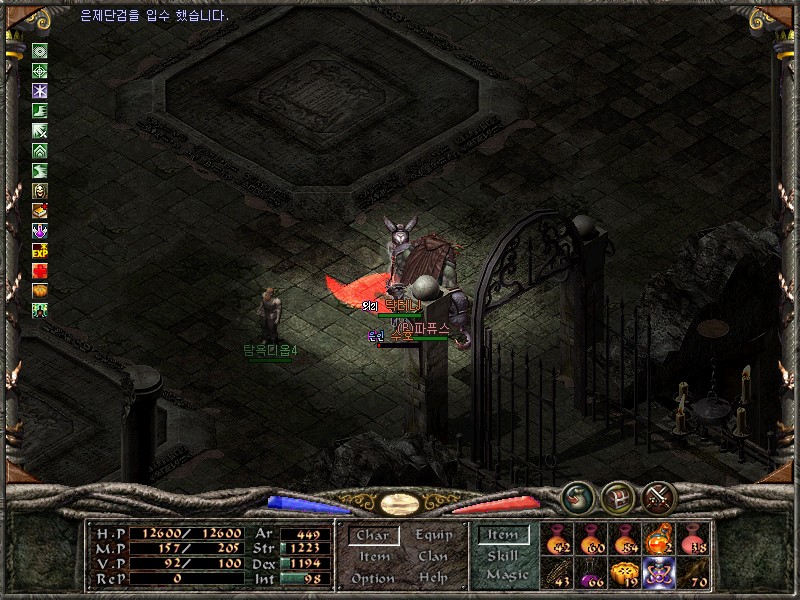Open the Item menu entry below Char

point(374,557)
